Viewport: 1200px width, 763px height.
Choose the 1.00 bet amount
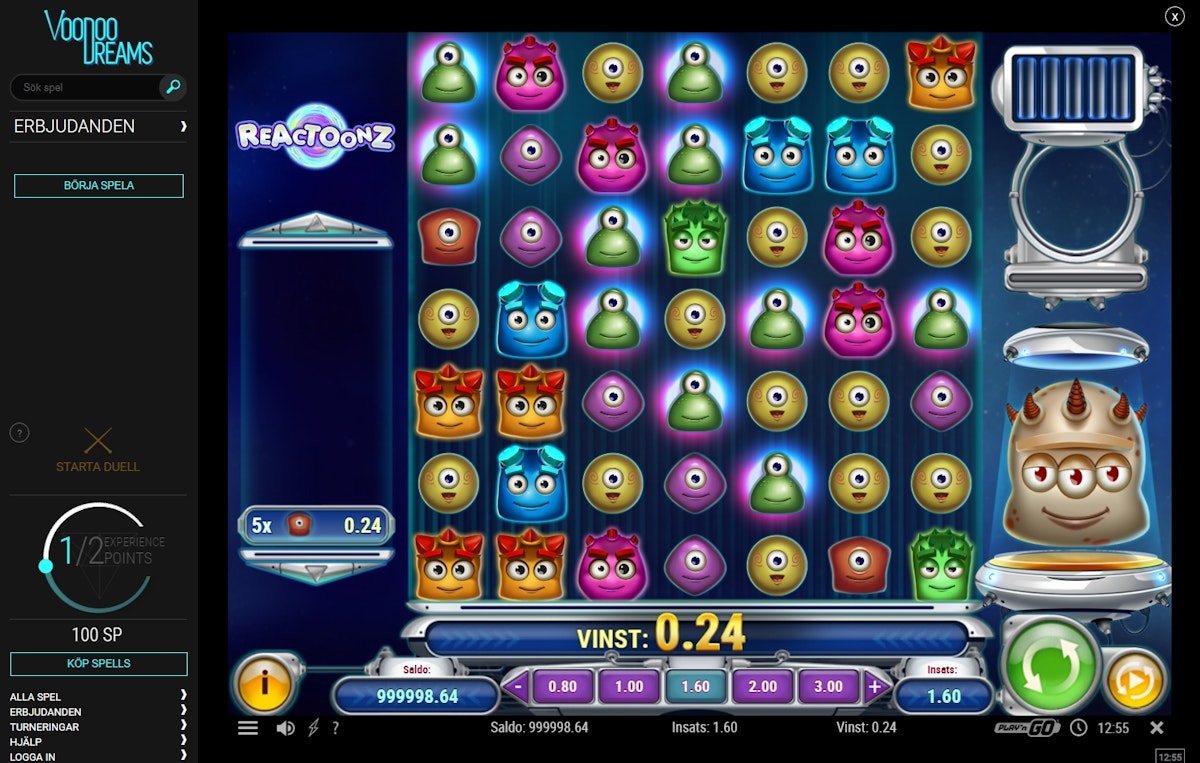click(629, 686)
